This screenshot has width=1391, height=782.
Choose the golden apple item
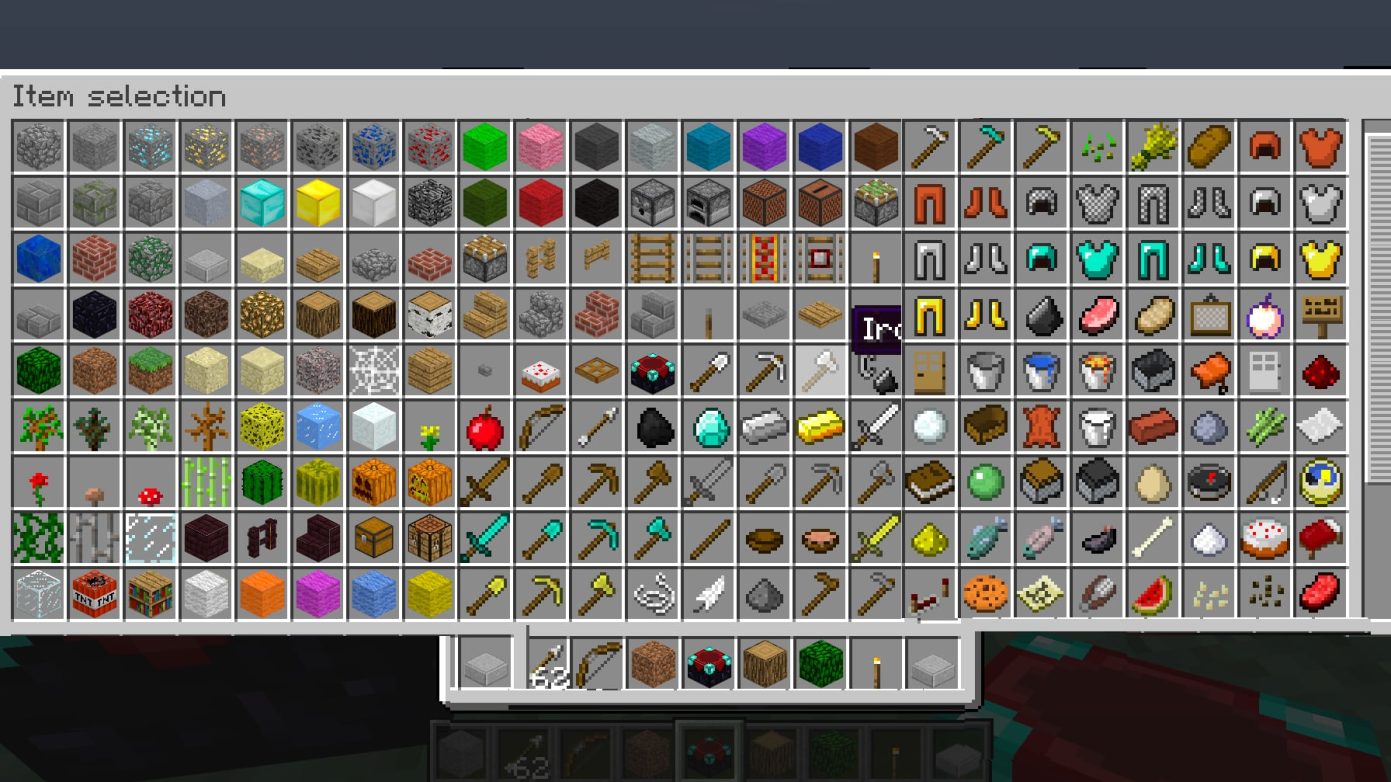tap(1265, 315)
